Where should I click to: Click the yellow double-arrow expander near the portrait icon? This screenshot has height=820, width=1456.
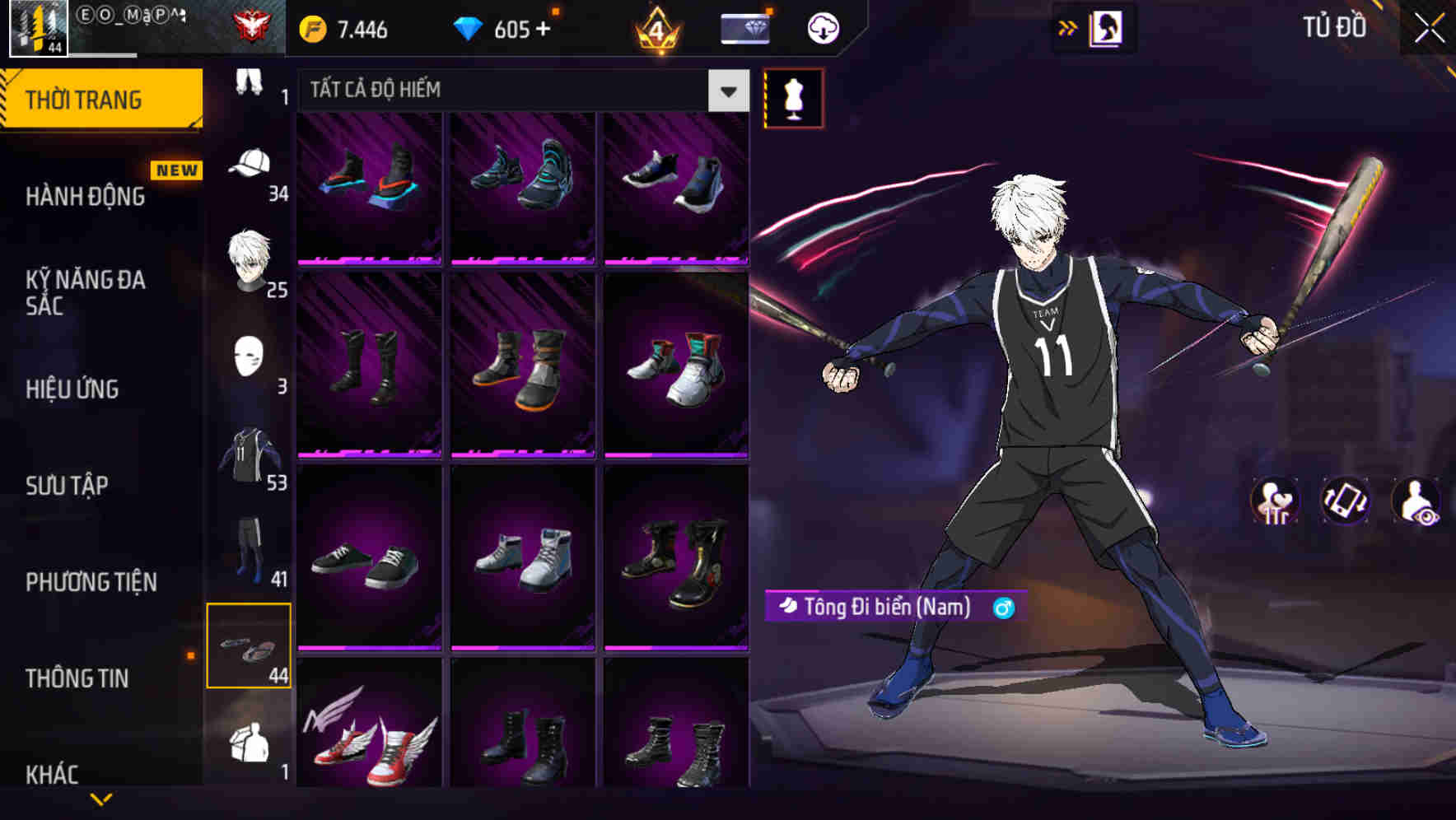pos(1068,26)
